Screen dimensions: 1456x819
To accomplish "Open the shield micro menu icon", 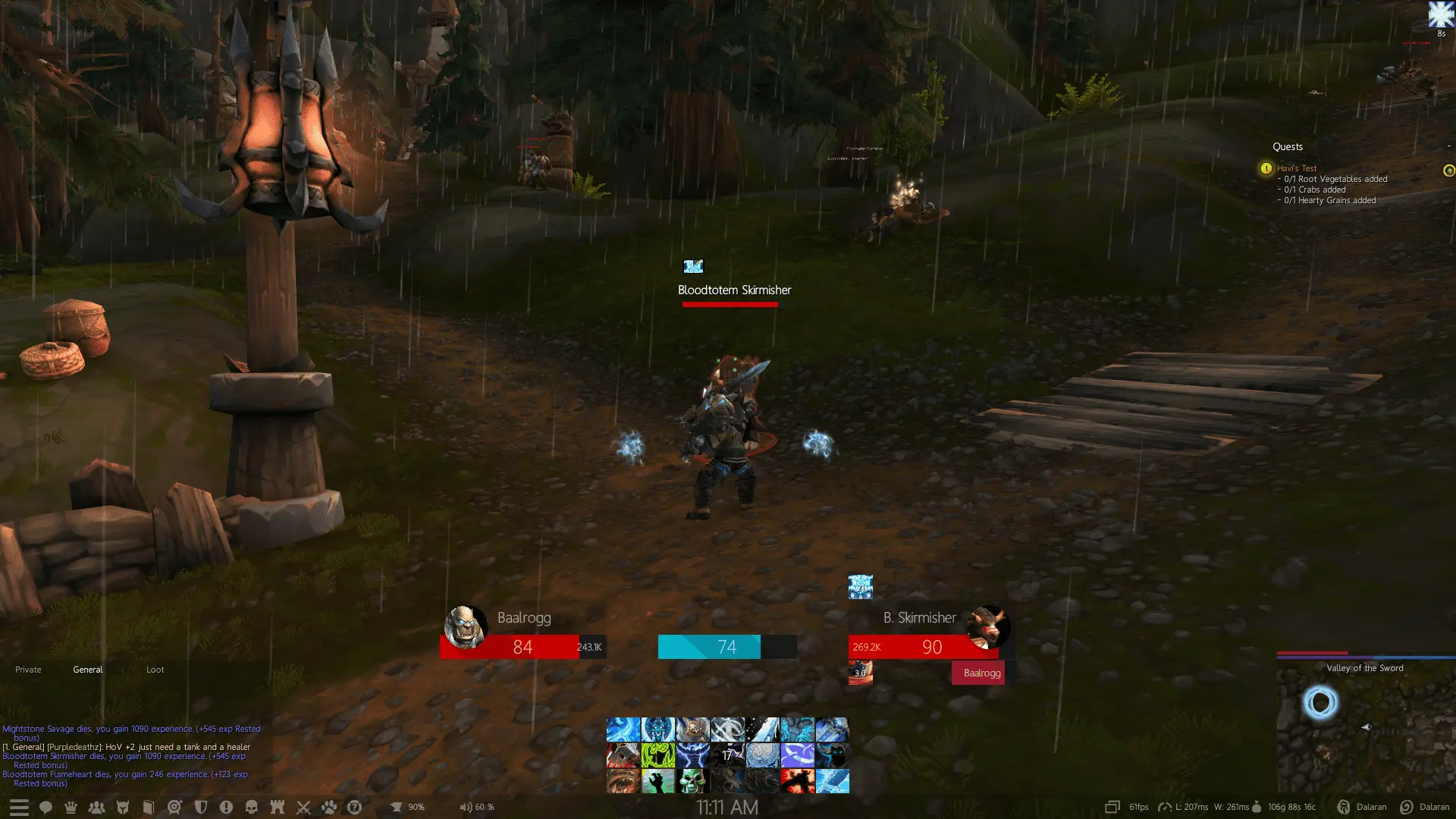I will tap(201, 806).
